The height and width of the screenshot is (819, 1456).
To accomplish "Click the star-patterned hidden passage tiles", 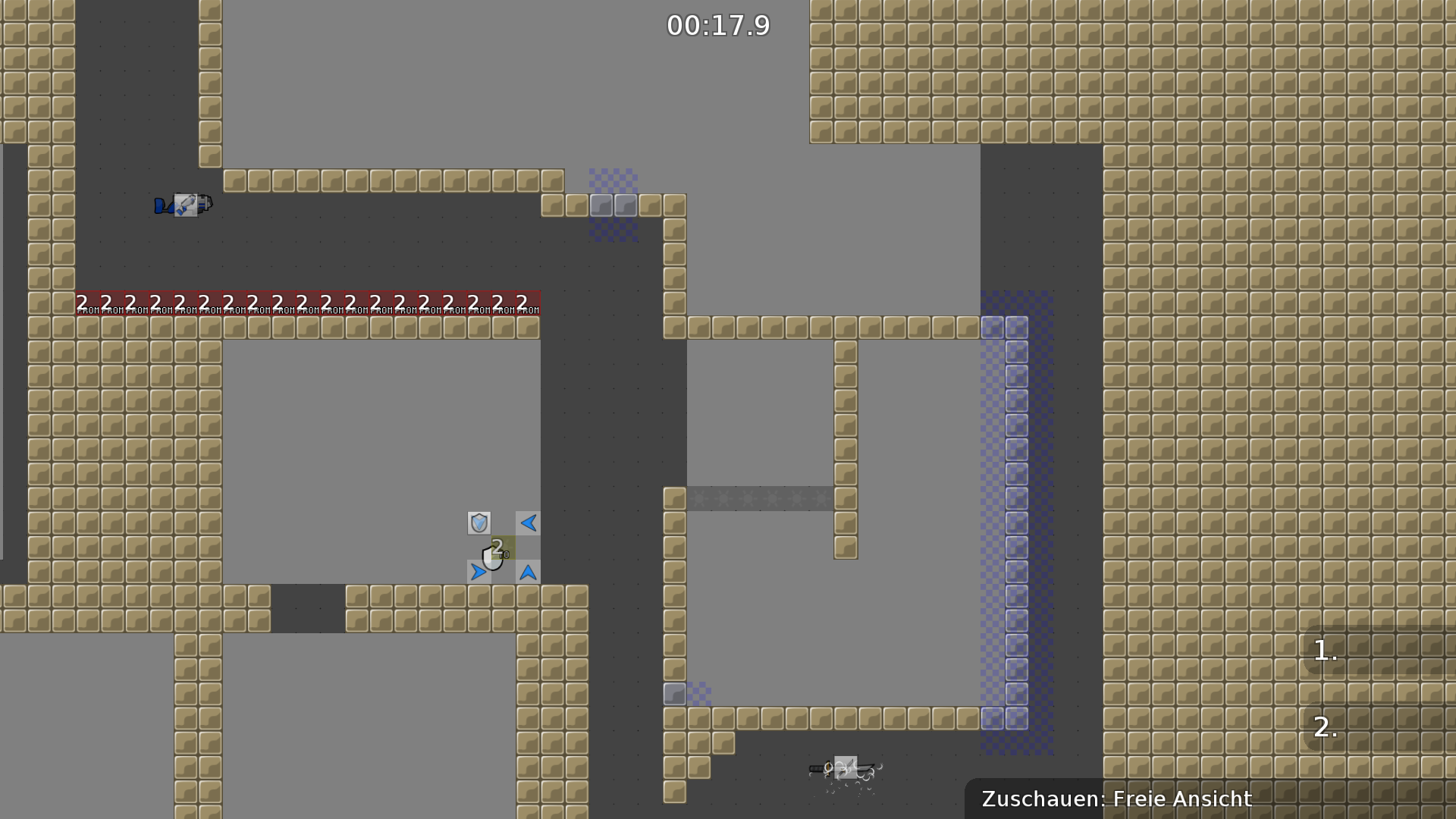I will point(758,497).
